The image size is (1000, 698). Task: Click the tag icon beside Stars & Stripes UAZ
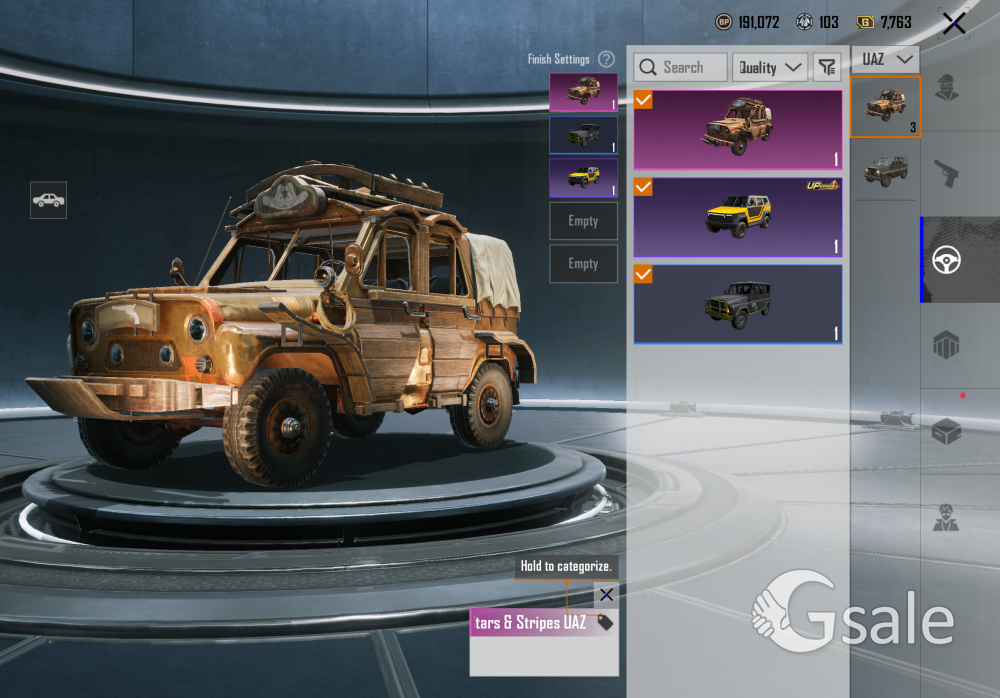604,622
